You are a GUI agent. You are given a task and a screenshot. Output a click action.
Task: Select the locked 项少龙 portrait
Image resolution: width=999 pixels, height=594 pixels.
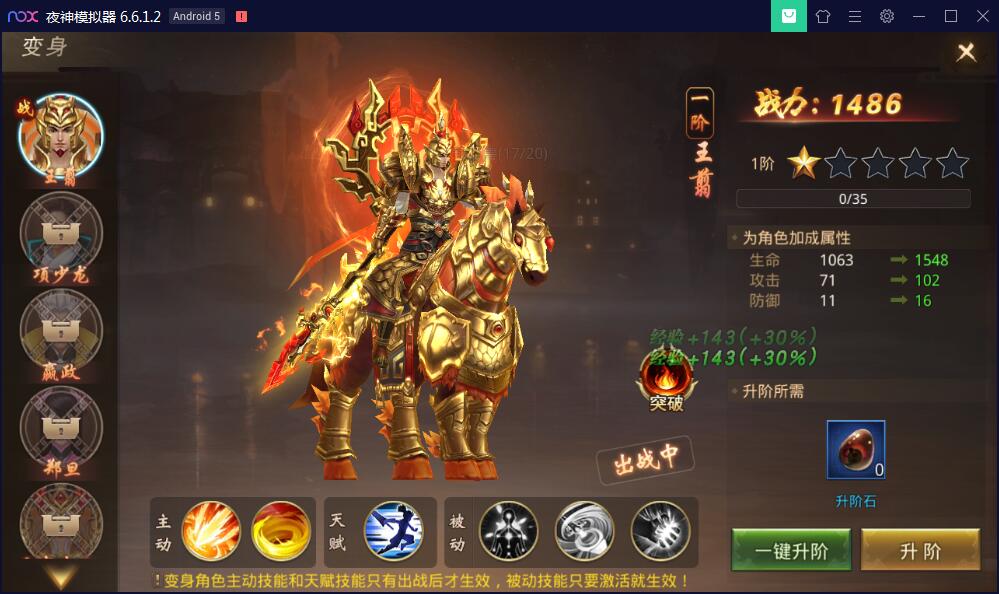[61, 234]
